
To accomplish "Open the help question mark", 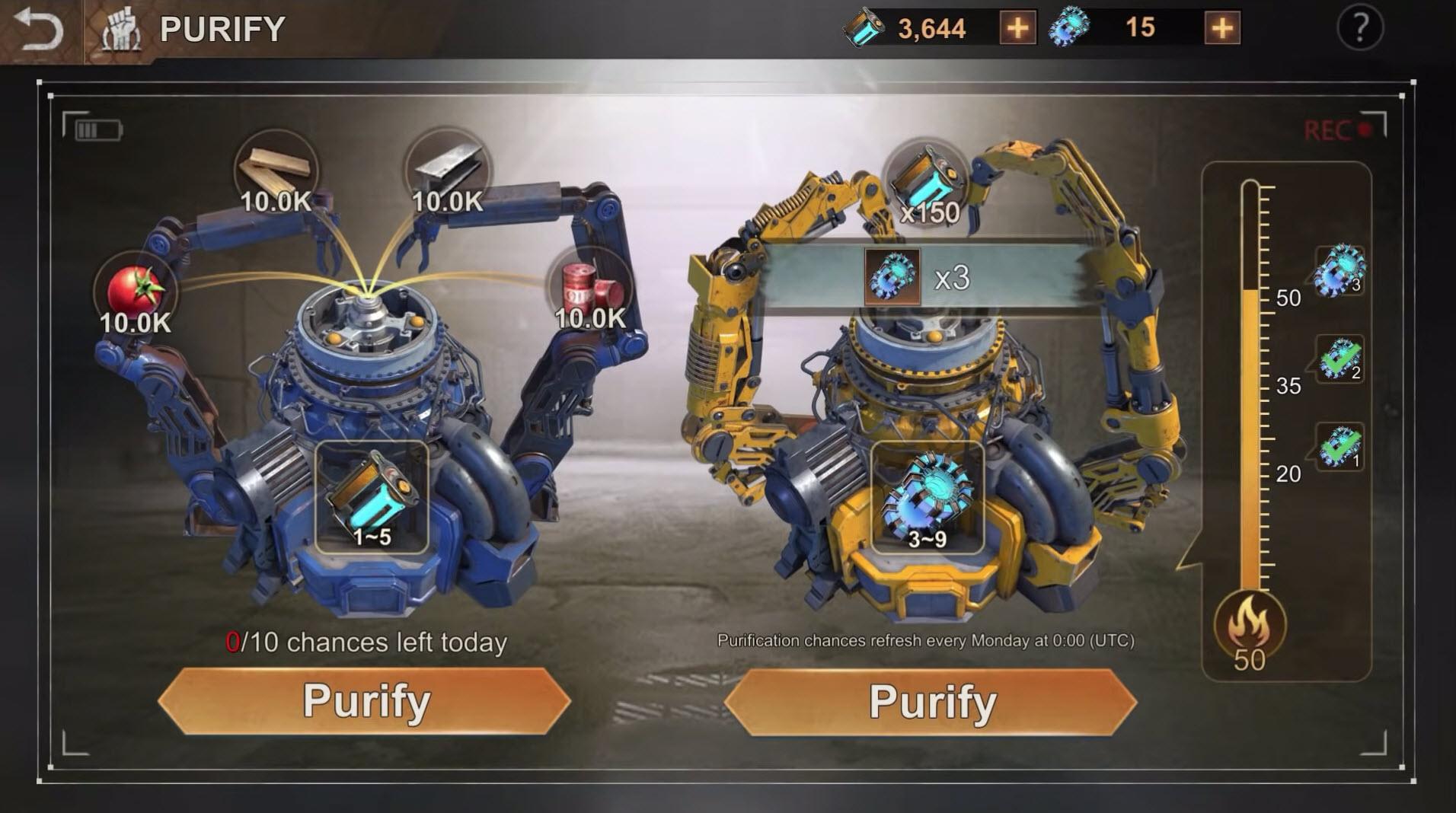I will (x=1359, y=29).
